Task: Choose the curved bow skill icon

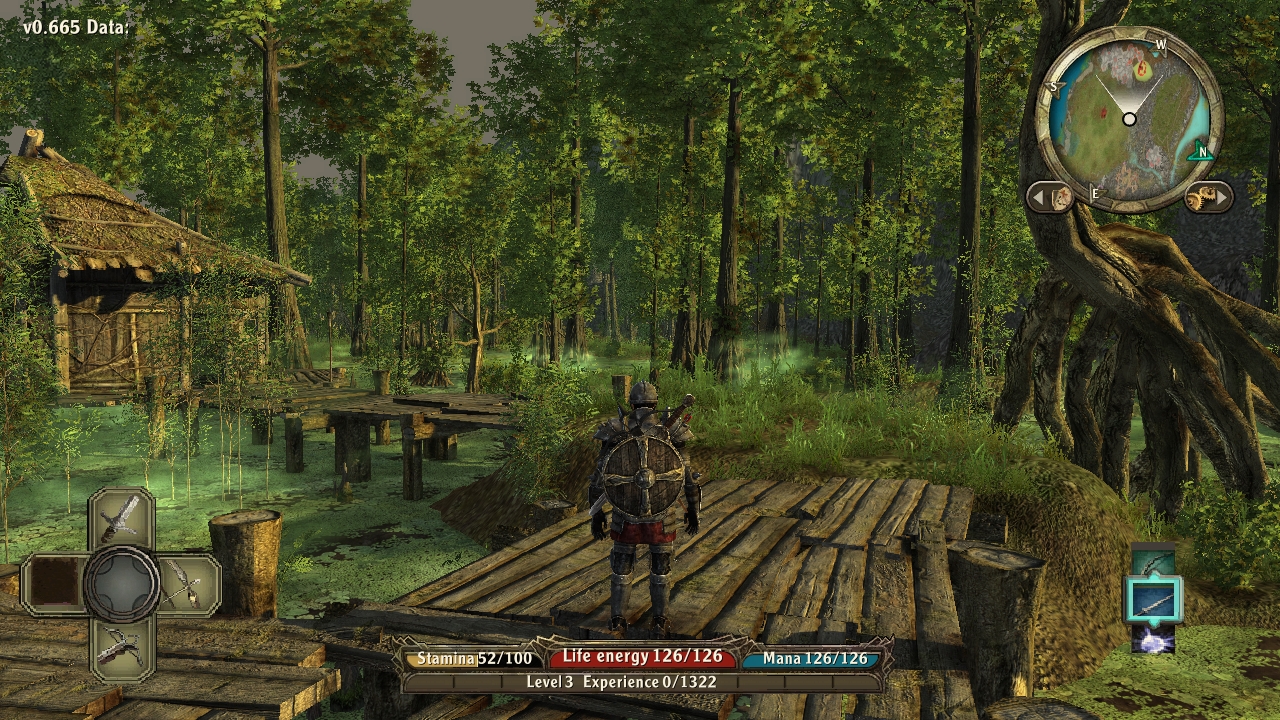Action: 1154,563
